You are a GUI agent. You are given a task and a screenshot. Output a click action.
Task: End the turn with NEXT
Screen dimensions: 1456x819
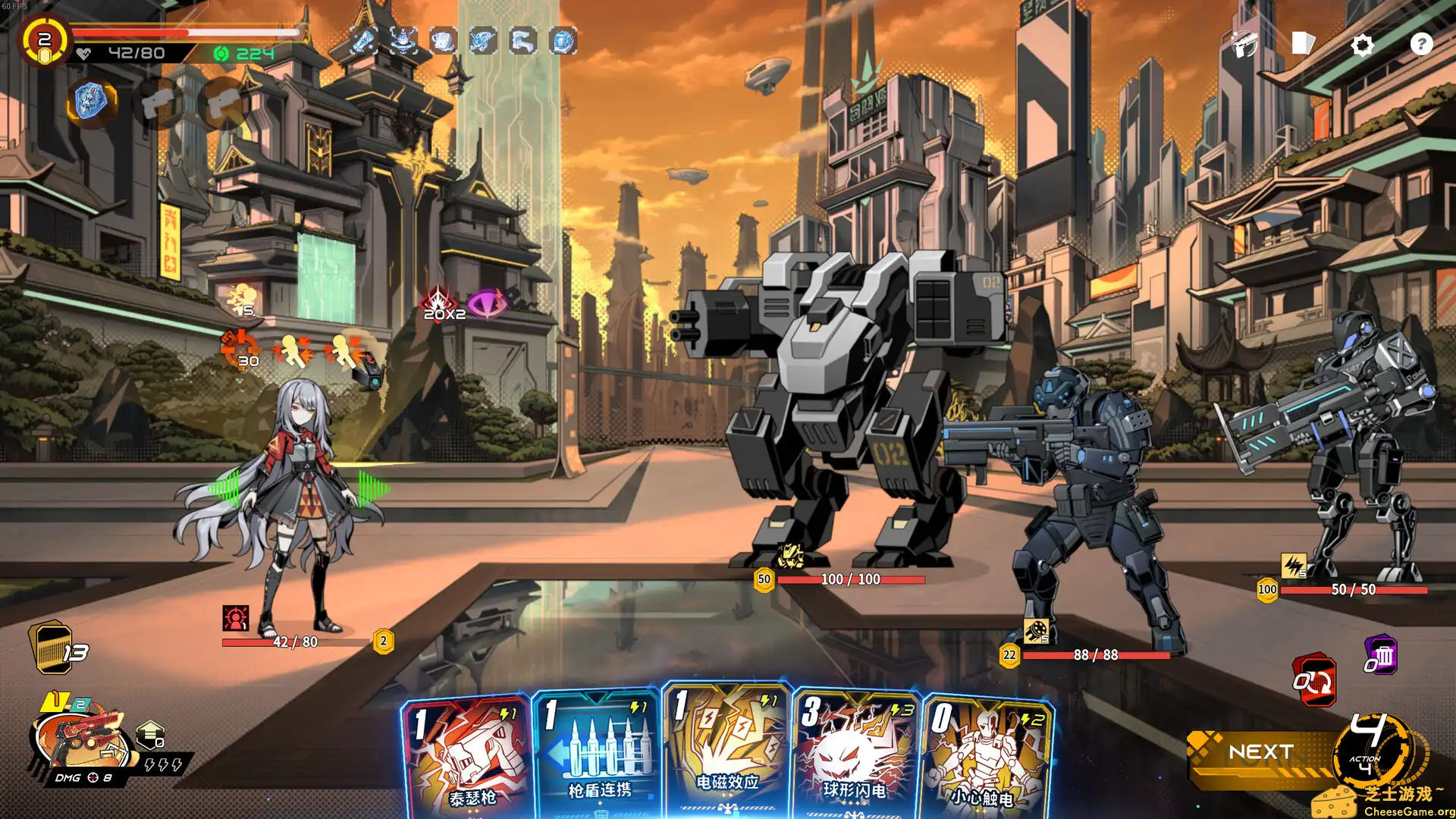[x=1261, y=752]
